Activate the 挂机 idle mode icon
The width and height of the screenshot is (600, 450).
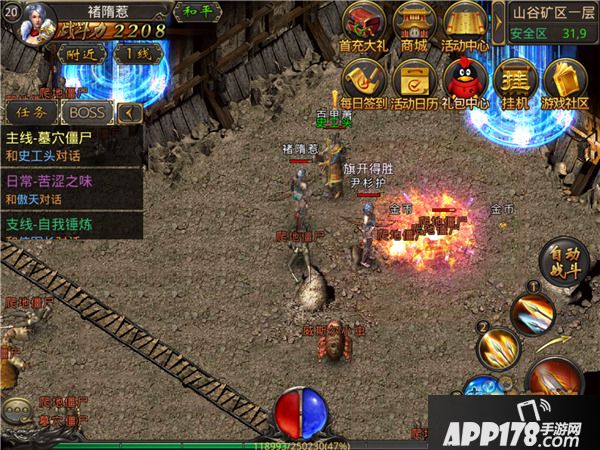[x=515, y=78]
